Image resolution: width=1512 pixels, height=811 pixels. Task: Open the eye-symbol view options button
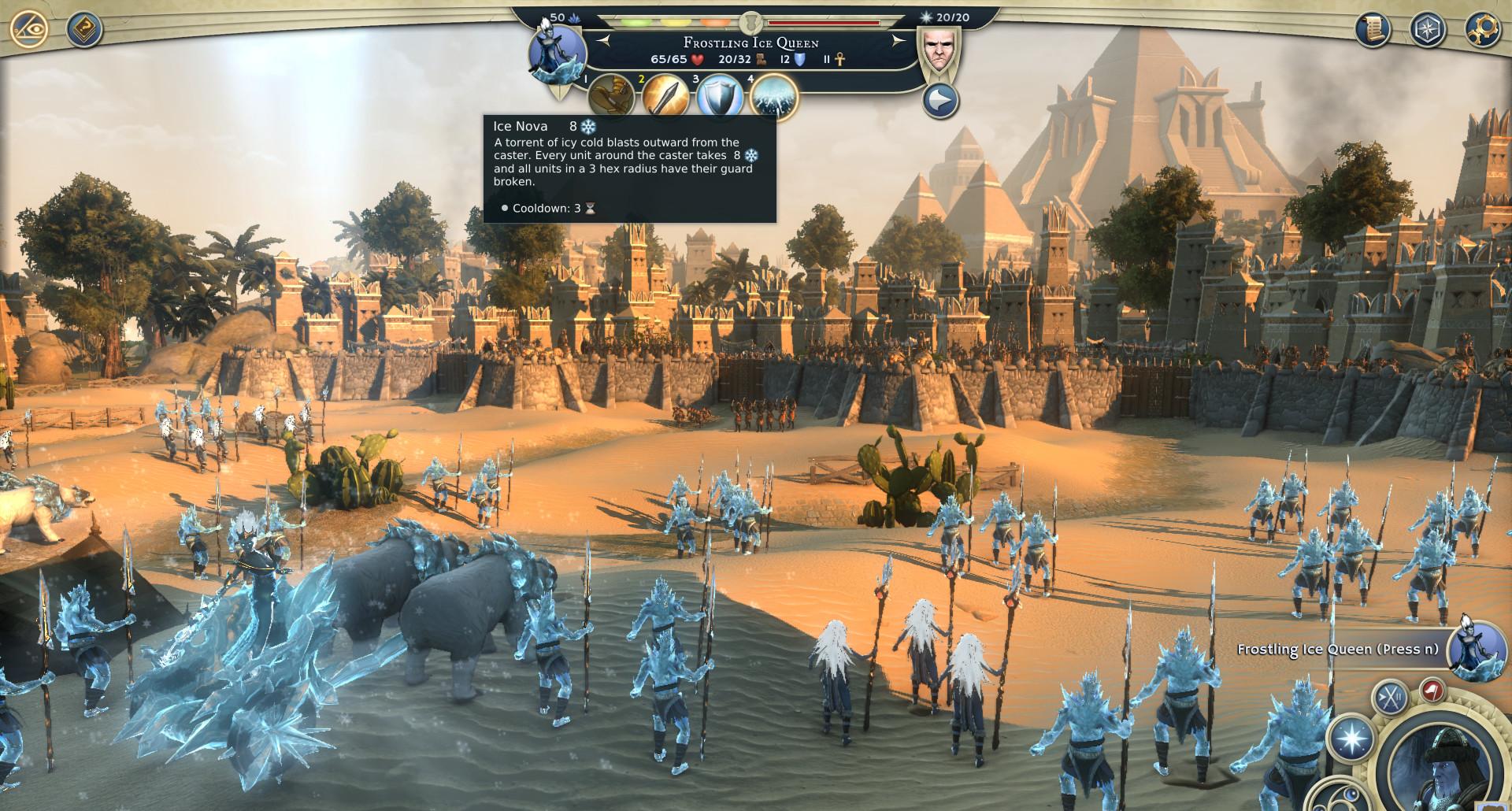click(30, 30)
